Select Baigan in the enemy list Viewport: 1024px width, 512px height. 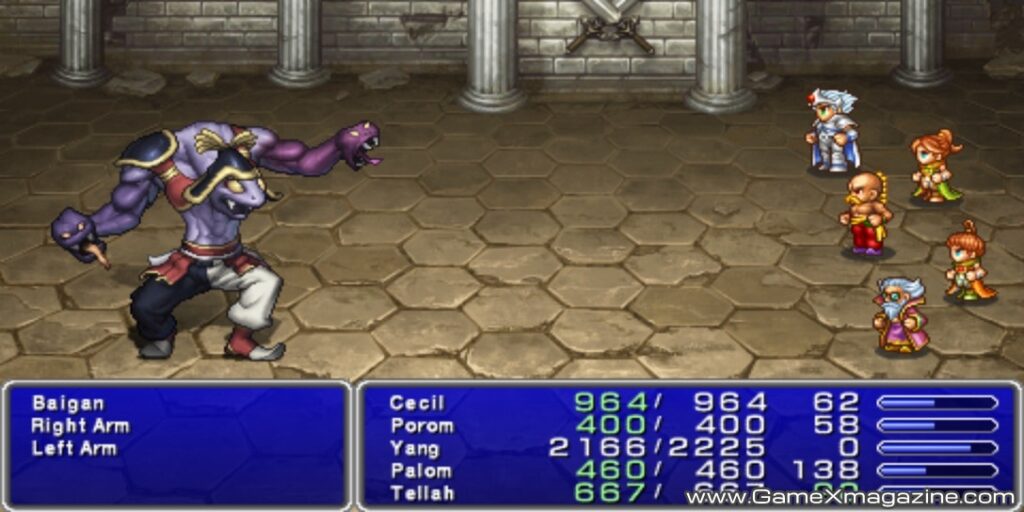pos(68,404)
